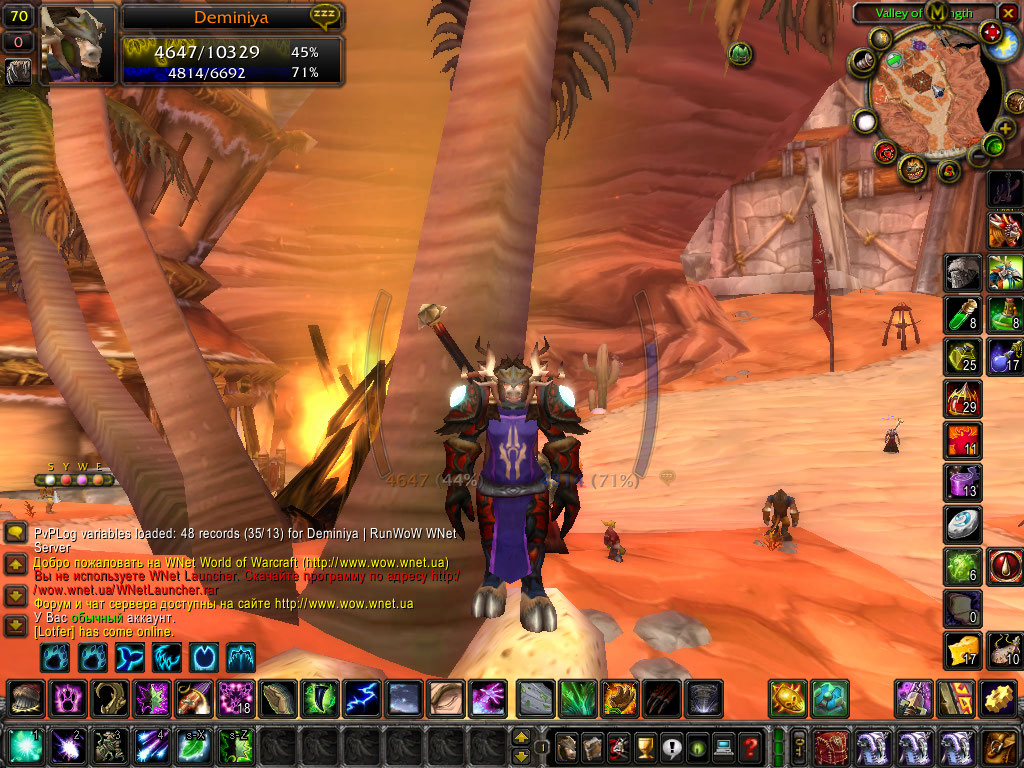1024x768 pixels.
Task: Open the red bag slot
Action: [832, 746]
